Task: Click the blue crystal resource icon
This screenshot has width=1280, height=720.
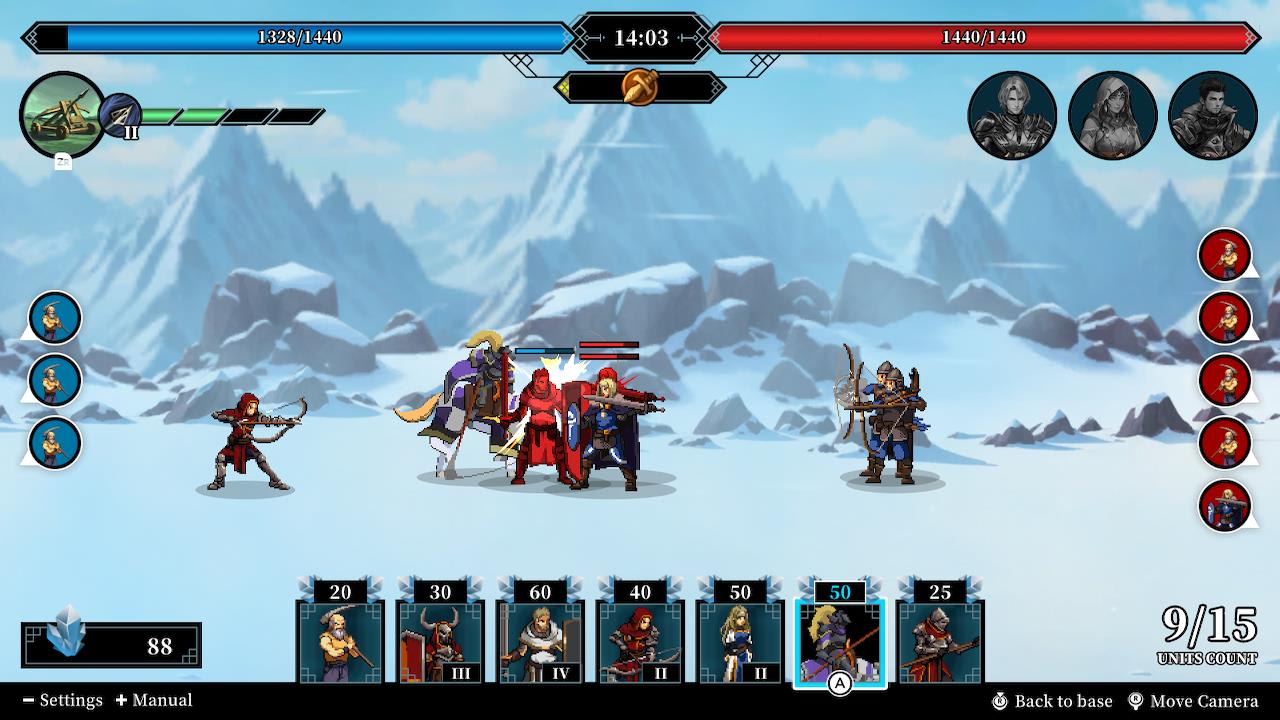Action: coord(66,641)
